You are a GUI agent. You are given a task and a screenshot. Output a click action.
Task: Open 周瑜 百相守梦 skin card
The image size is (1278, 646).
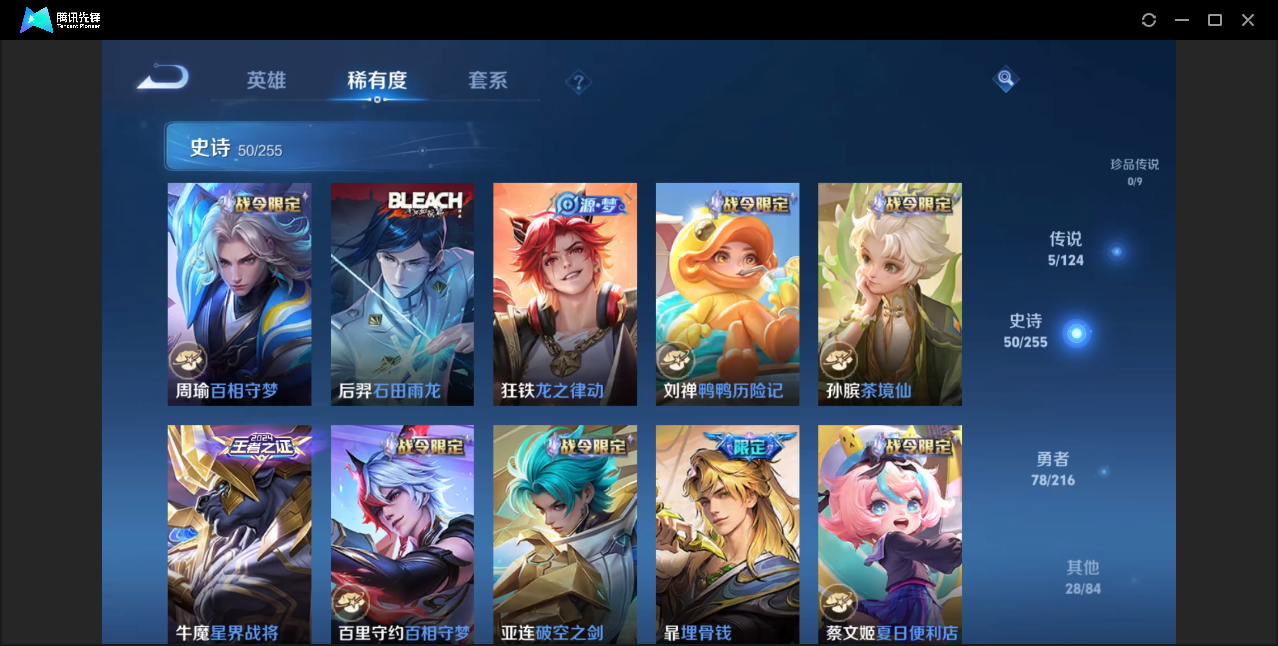click(x=239, y=294)
